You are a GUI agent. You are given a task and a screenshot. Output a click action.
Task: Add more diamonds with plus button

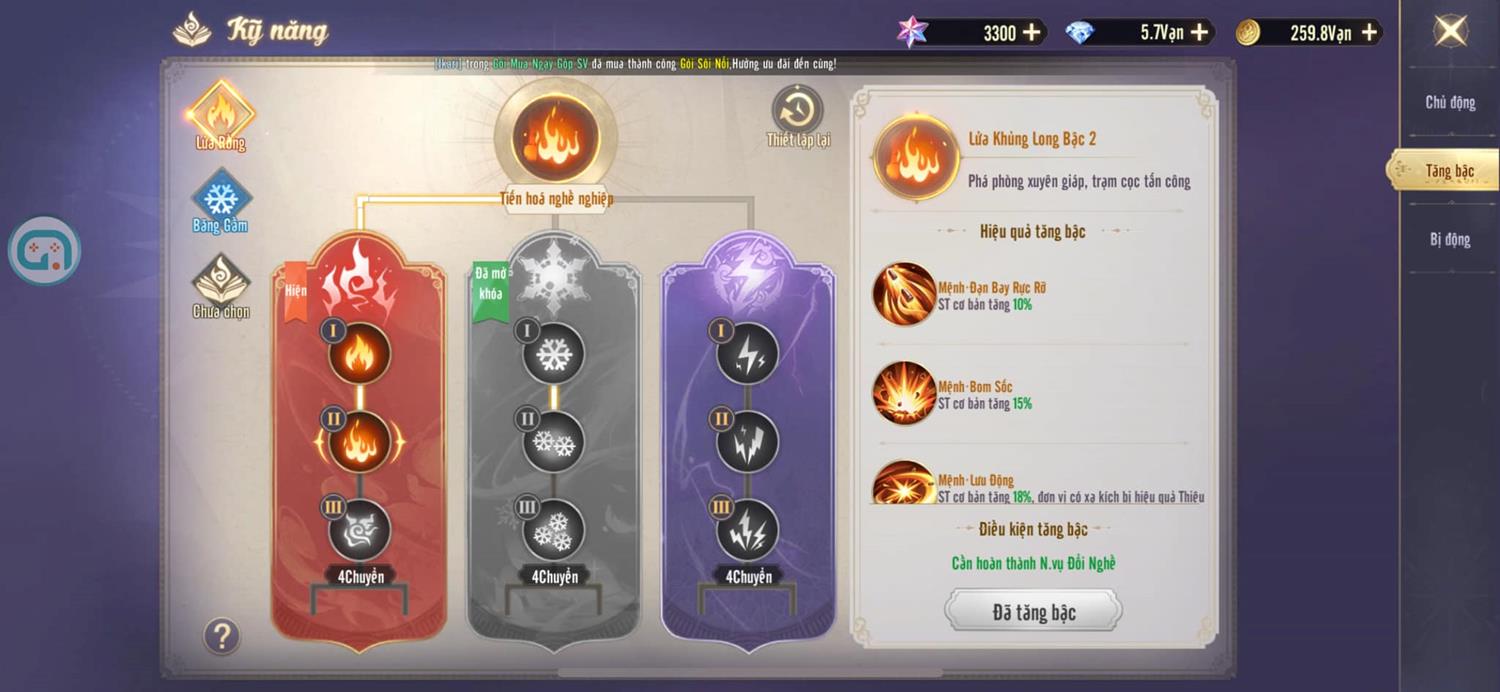(x=1200, y=33)
